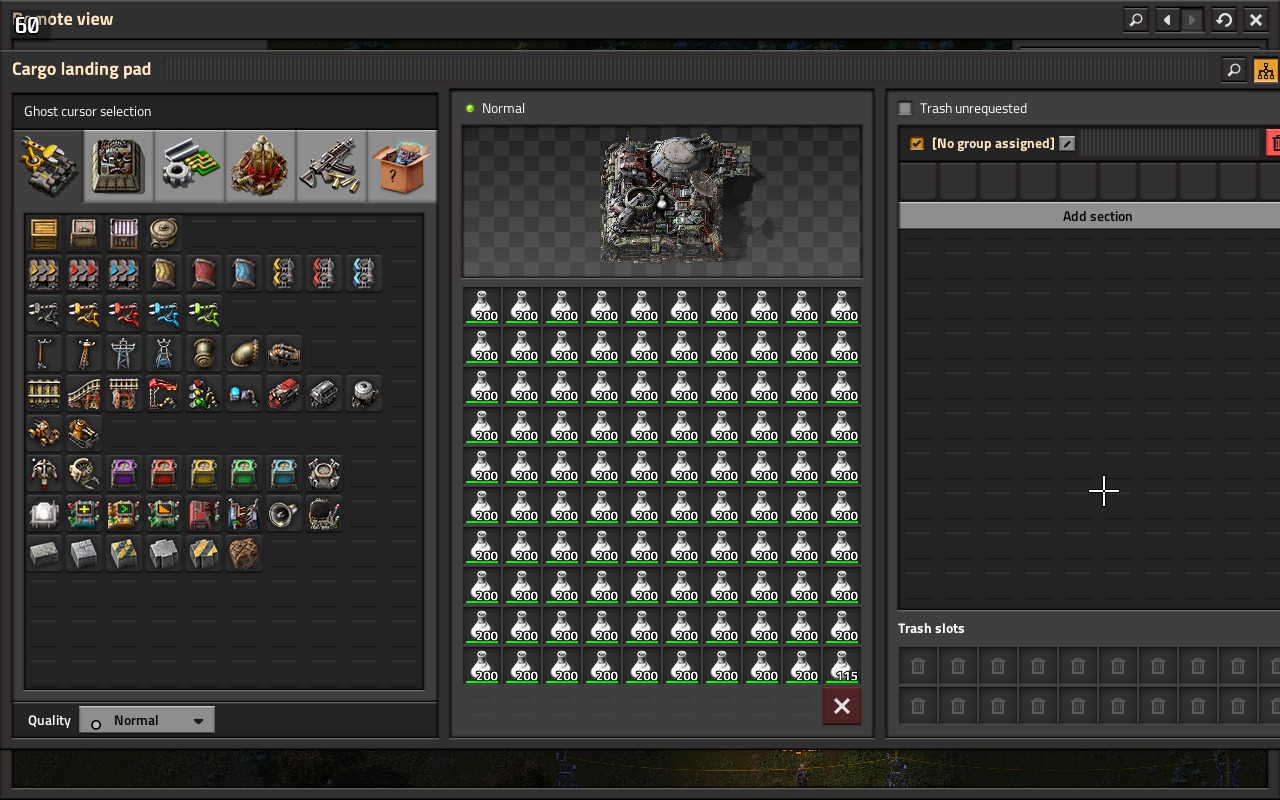Open the Intermediate products tab
Image resolution: width=1280 pixels, height=800 pixels.
[x=189, y=166]
